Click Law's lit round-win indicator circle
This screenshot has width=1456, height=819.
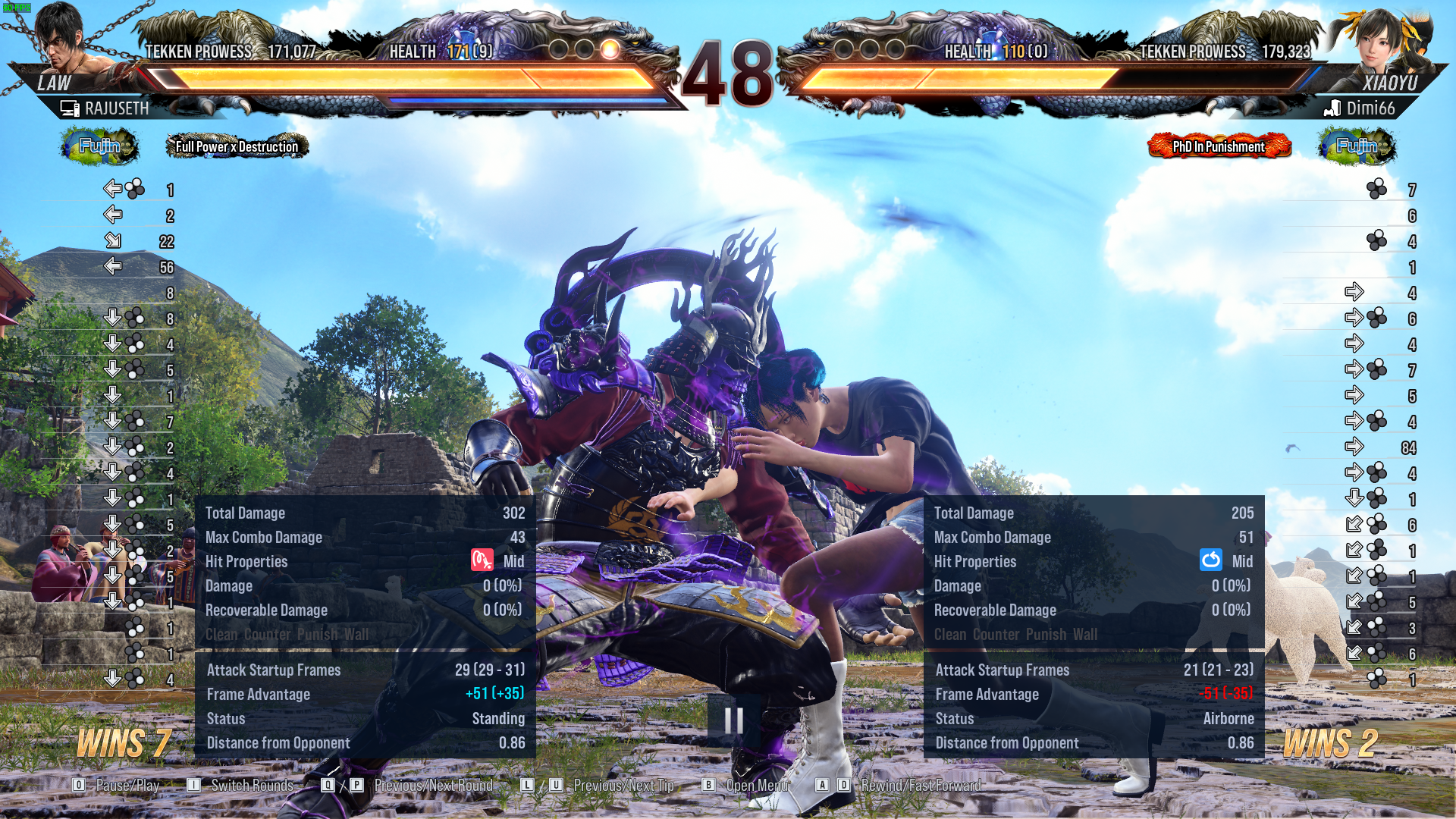609,49
